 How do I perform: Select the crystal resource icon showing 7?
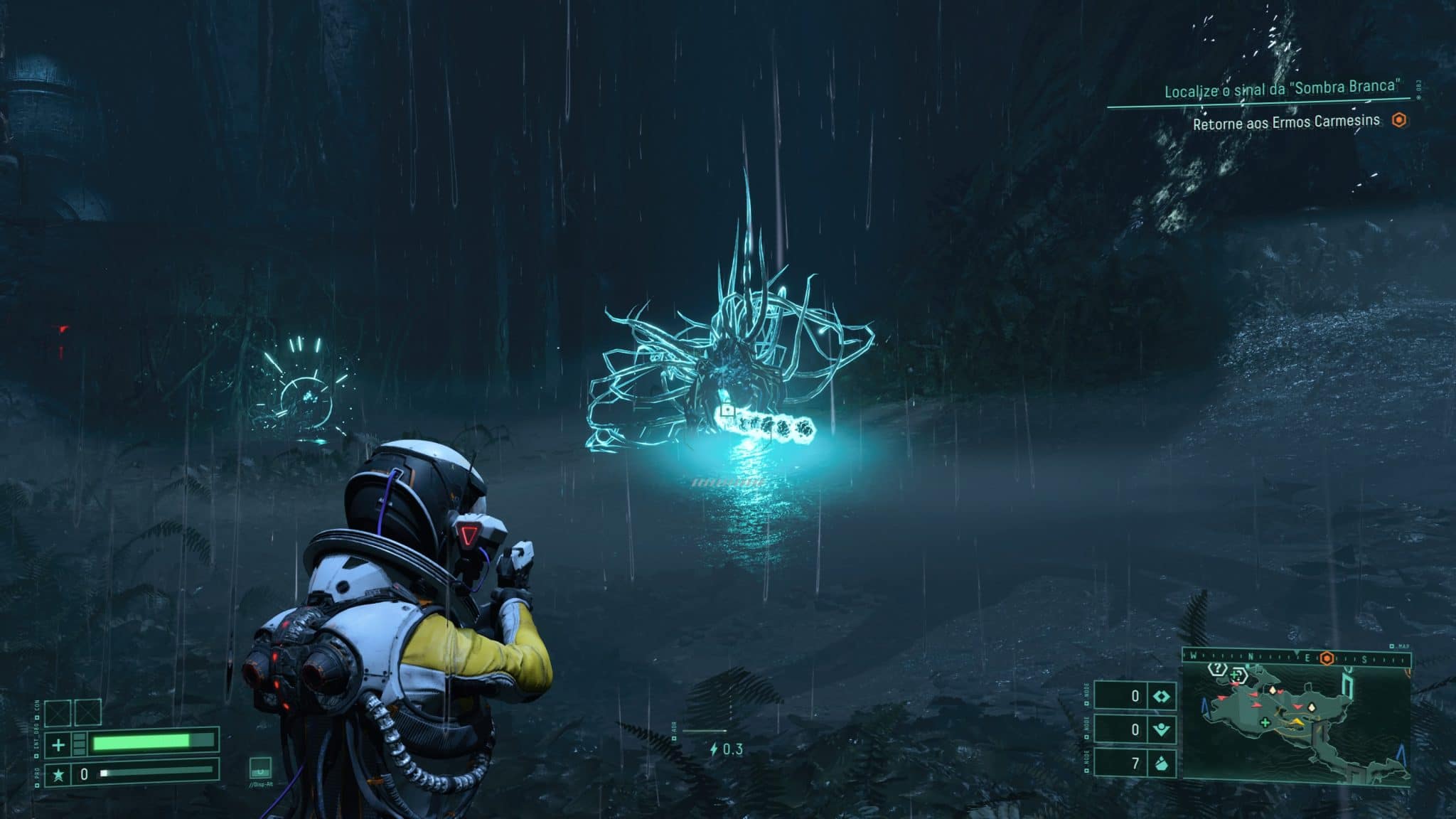(x=1162, y=764)
